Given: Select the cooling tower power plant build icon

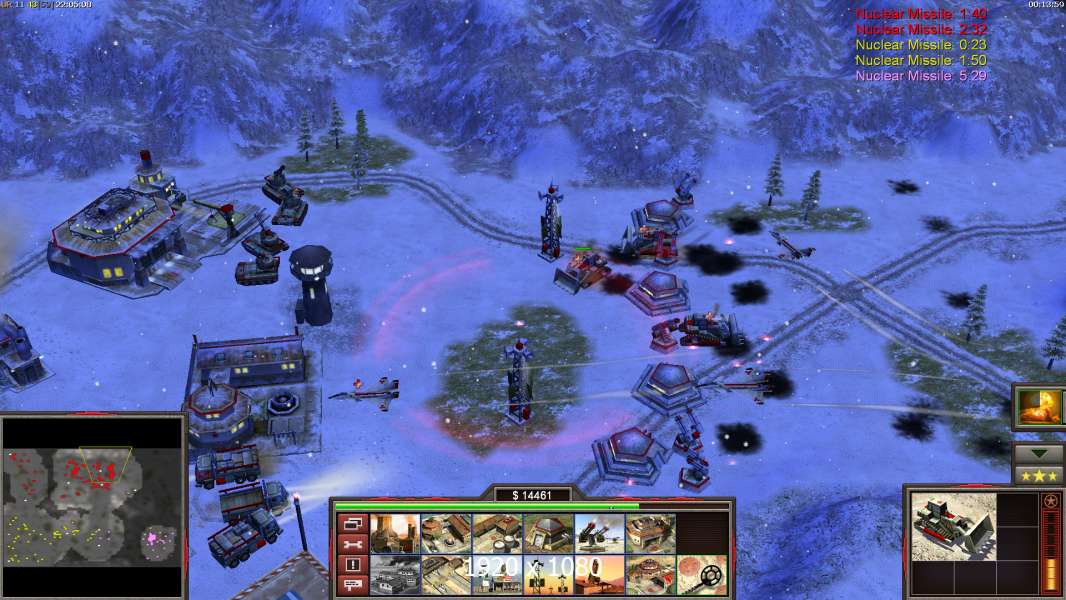Looking at the screenshot, I should pyautogui.click(x=394, y=534).
